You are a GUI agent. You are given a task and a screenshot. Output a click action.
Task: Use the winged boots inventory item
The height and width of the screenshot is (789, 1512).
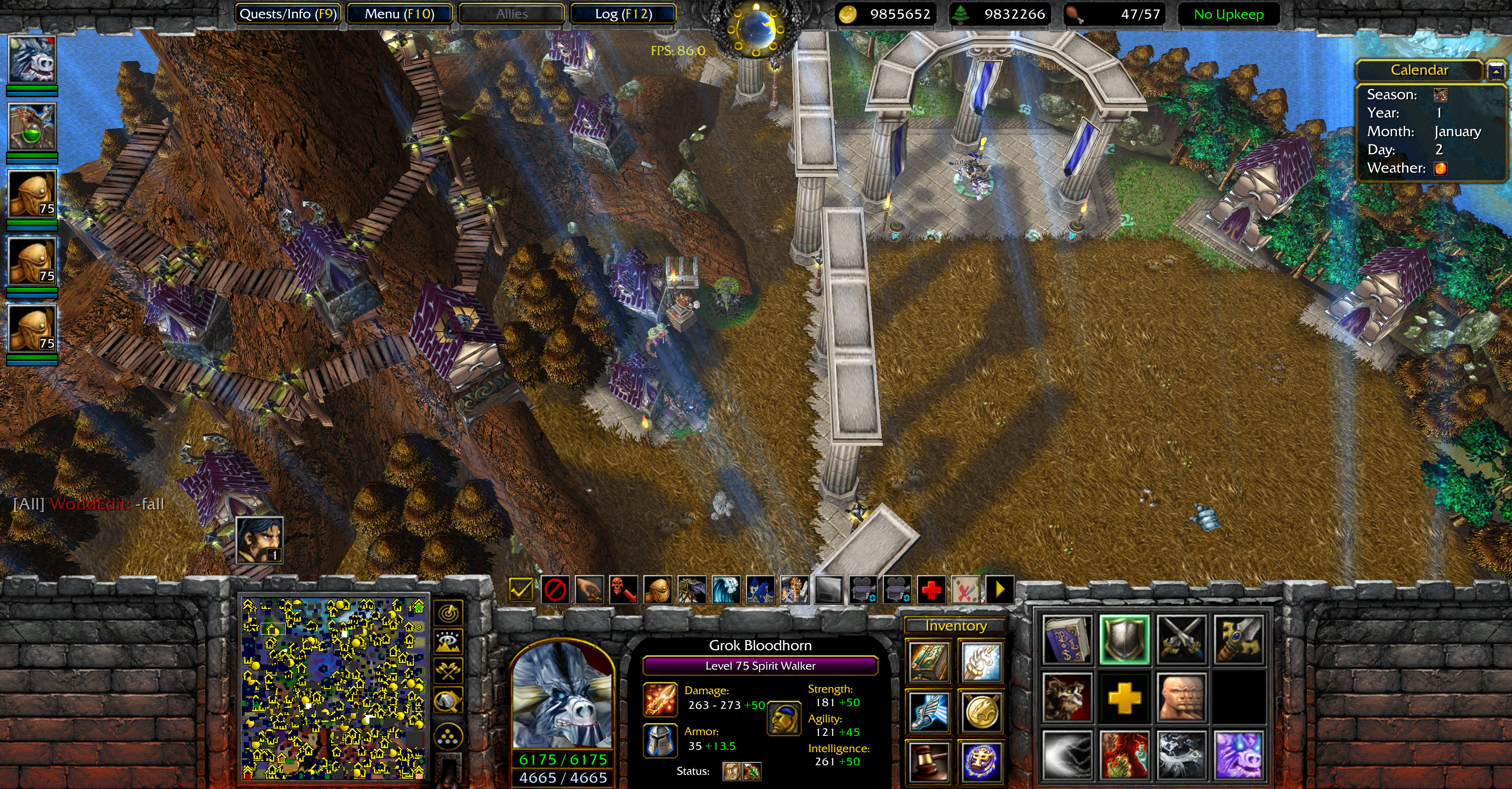coord(929,712)
